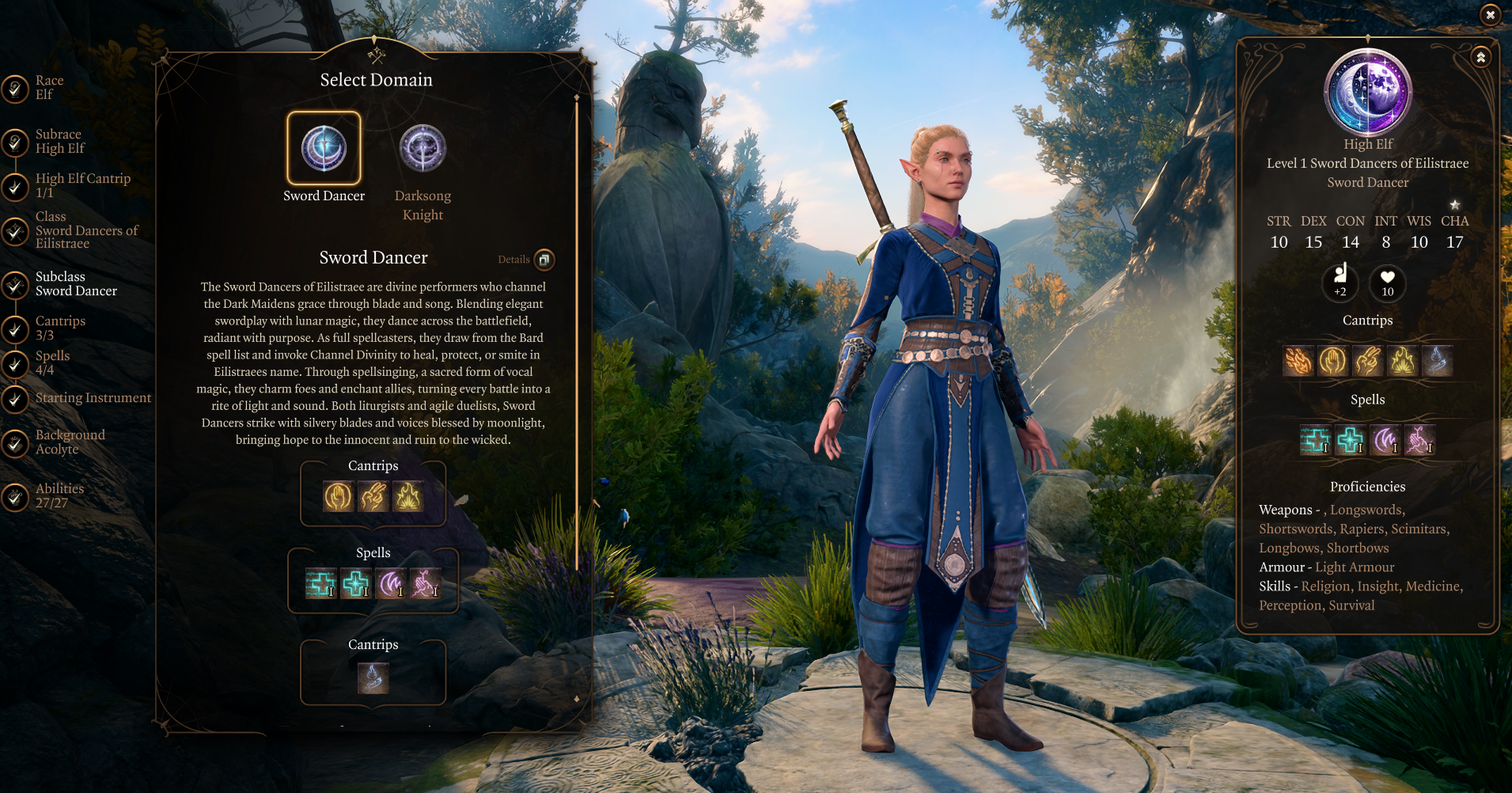Switch to the Class selection step

85,230
